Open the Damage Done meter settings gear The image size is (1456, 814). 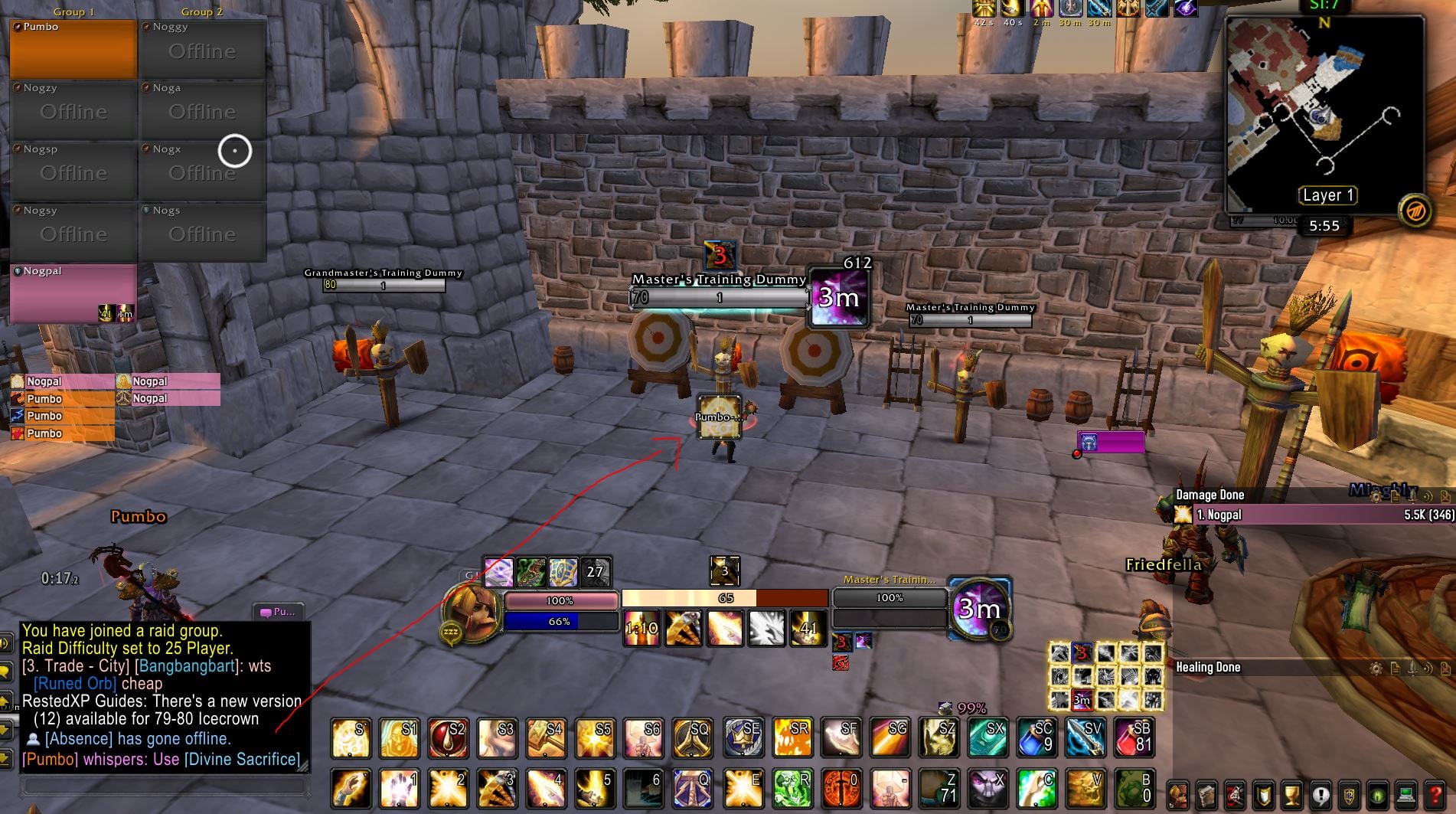[x=1376, y=495]
